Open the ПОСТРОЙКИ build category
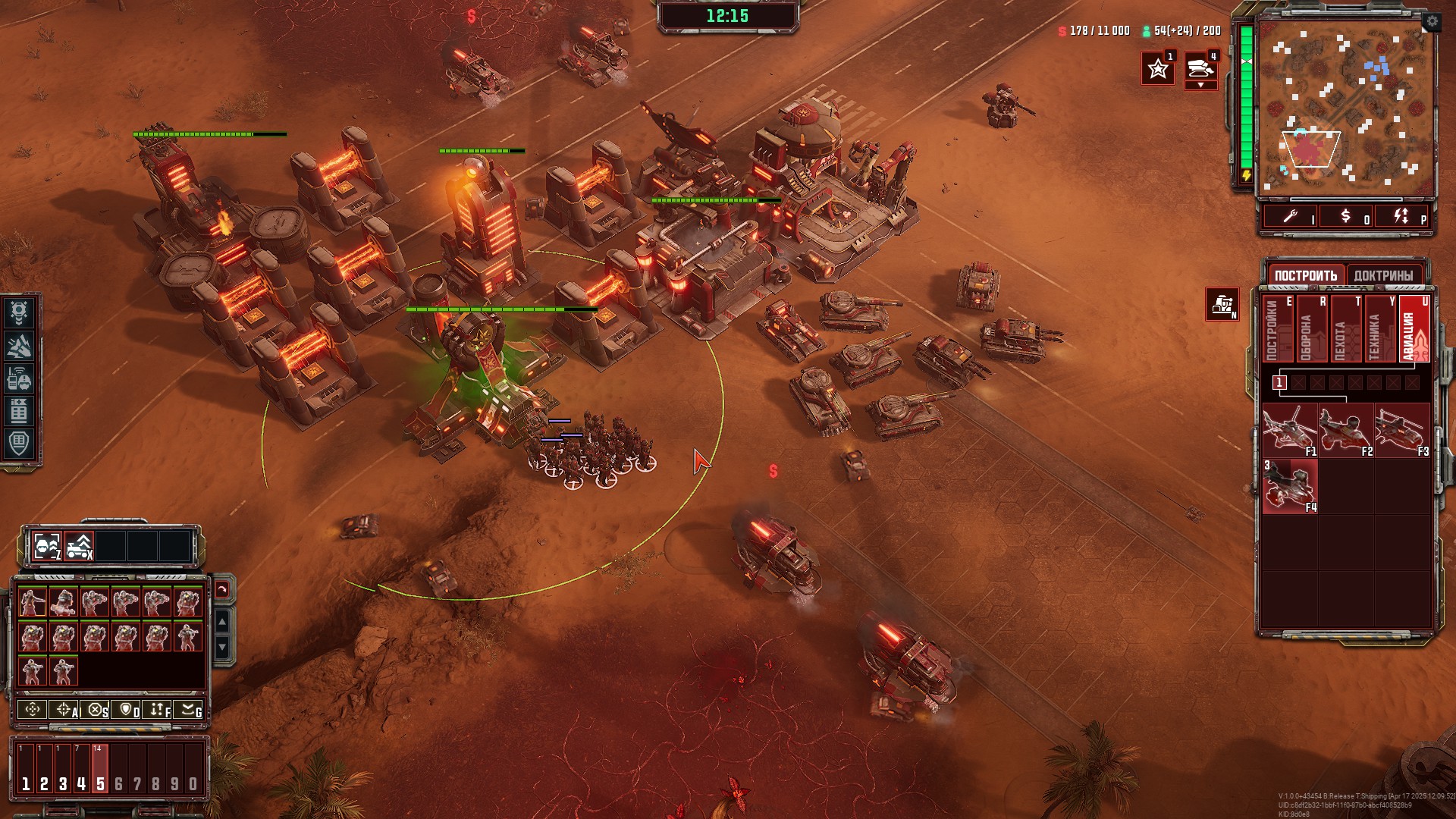Image resolution: width=1456 pixels, height=819 pixels. [x=1276, y=329]
